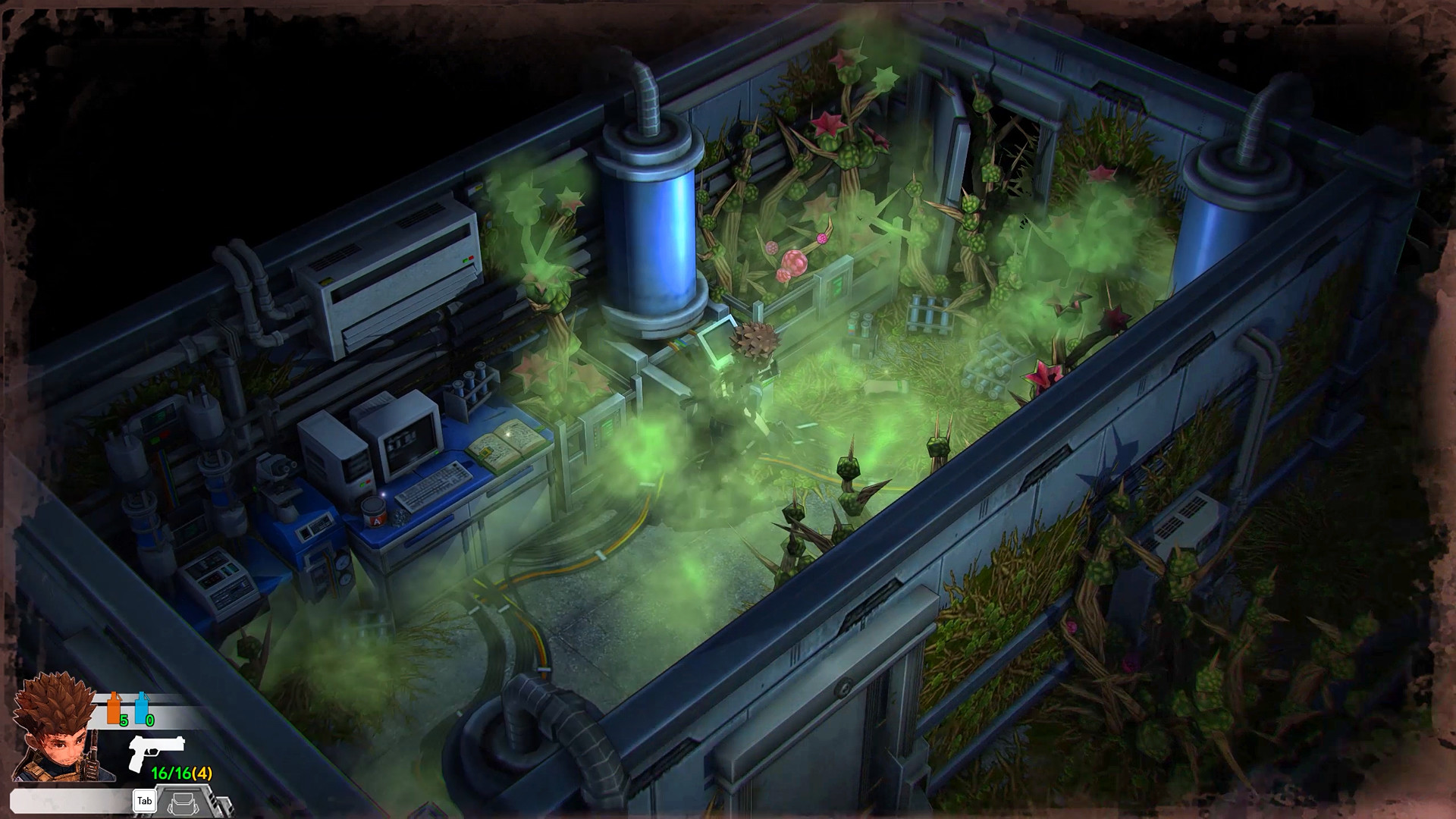Click the Tab key indicator button
1456x819 pixels.
click(145, 801)
